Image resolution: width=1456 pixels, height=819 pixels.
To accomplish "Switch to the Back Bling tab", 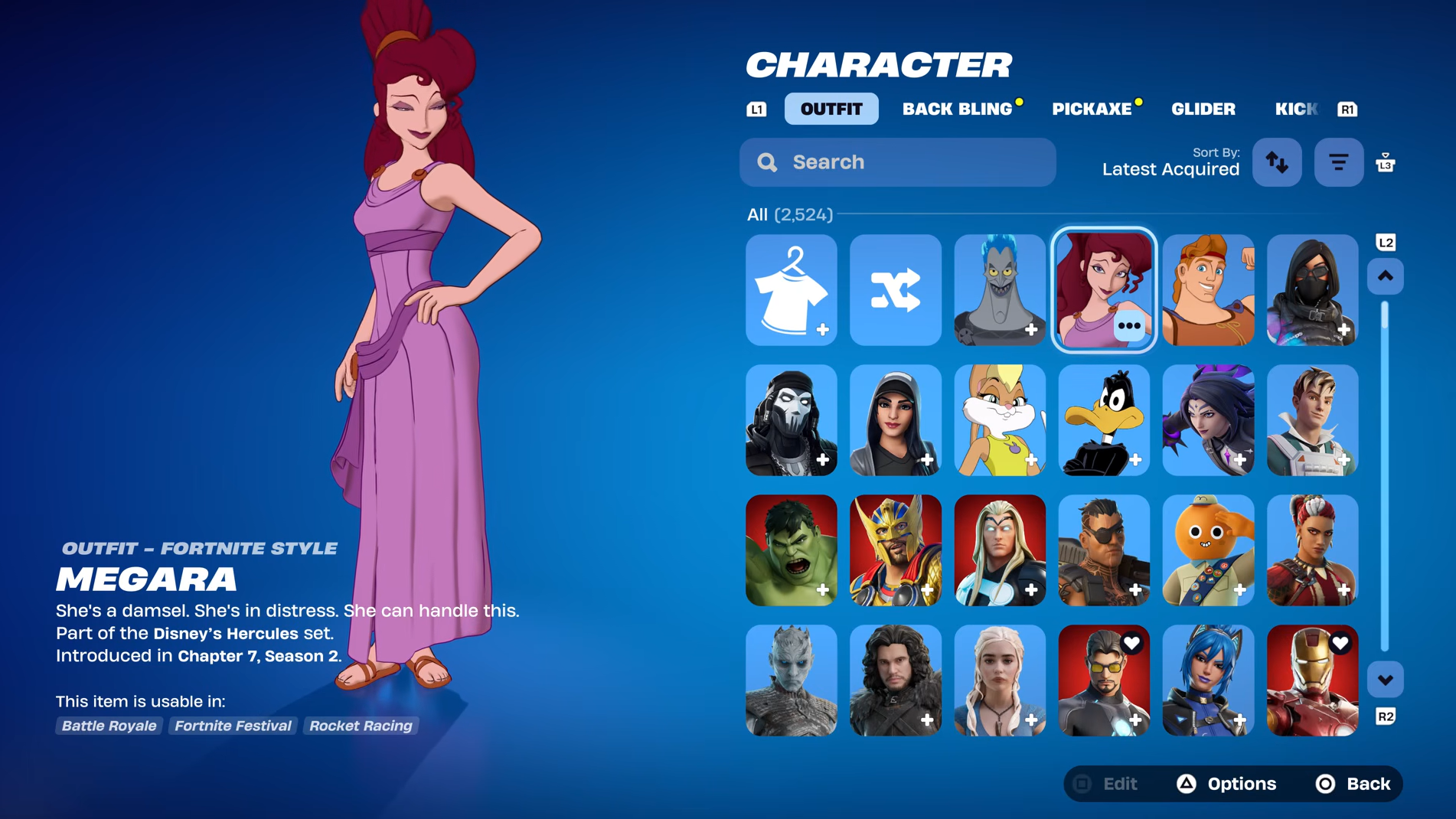I will pyautogui.click(x=957, y=109).
